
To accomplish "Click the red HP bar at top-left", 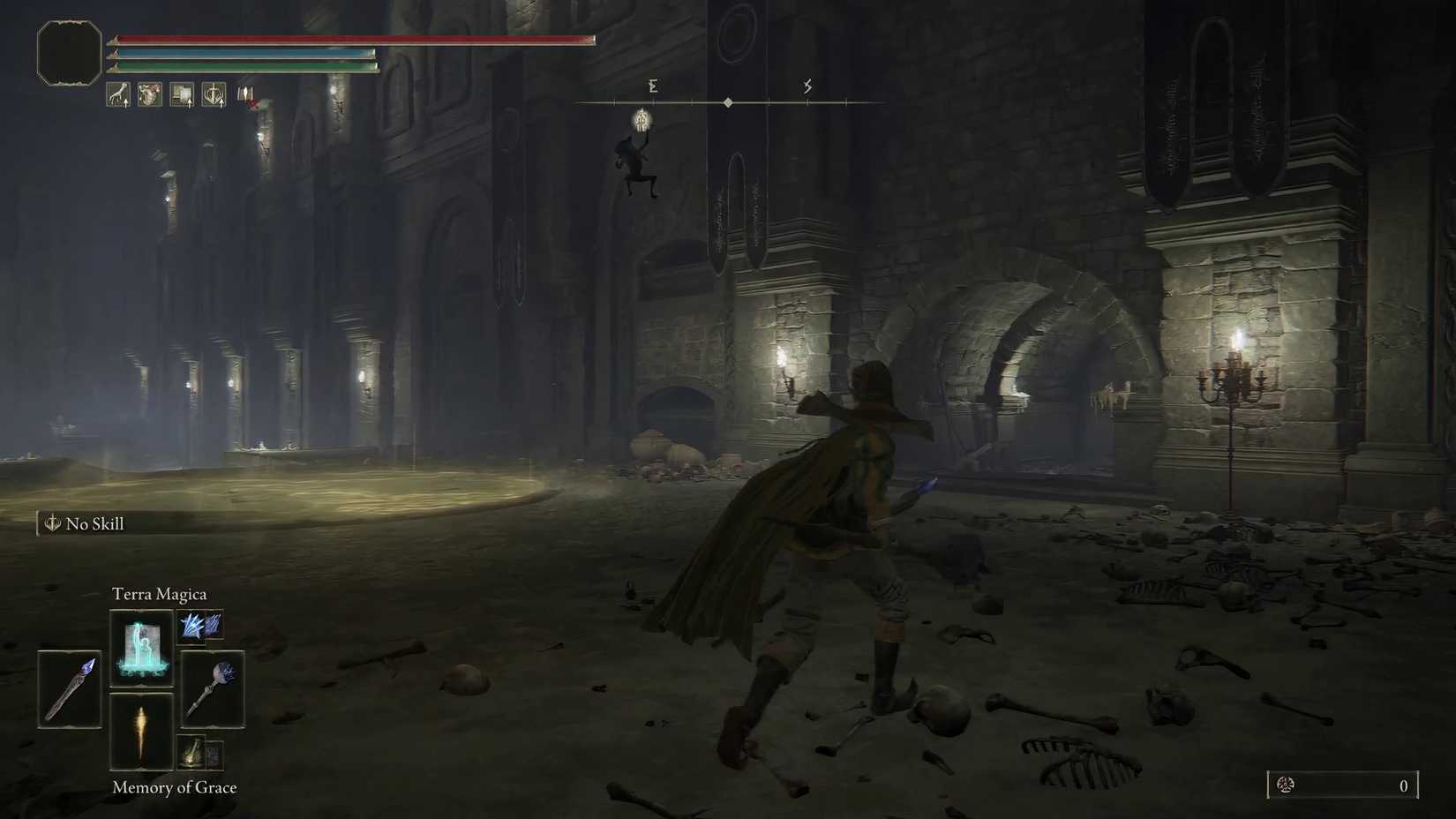I will tap(353, 39).
